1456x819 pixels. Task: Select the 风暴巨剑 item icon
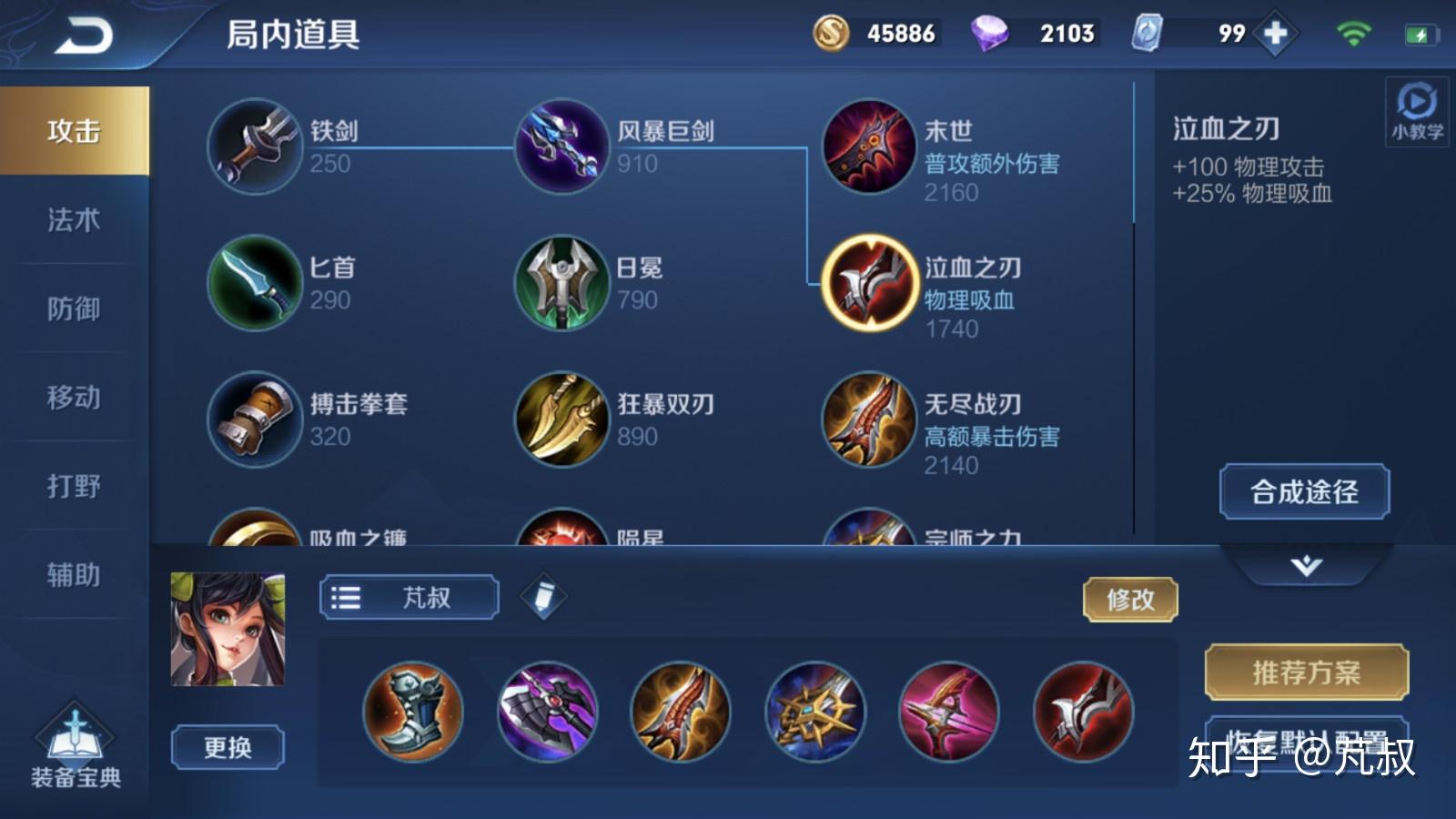pos(561,147)
